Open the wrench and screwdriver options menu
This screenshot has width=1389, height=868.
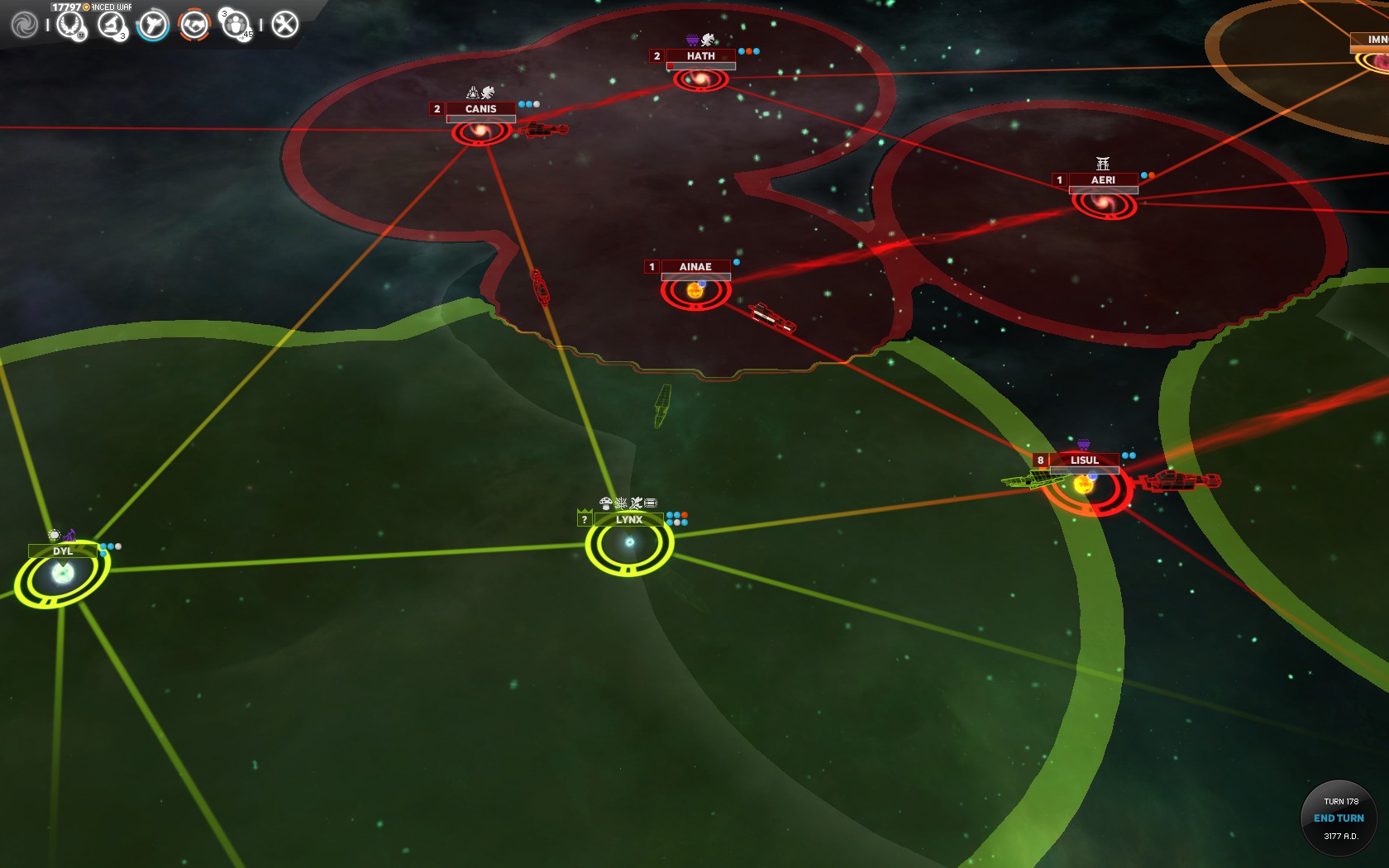(x=284, y=25)
